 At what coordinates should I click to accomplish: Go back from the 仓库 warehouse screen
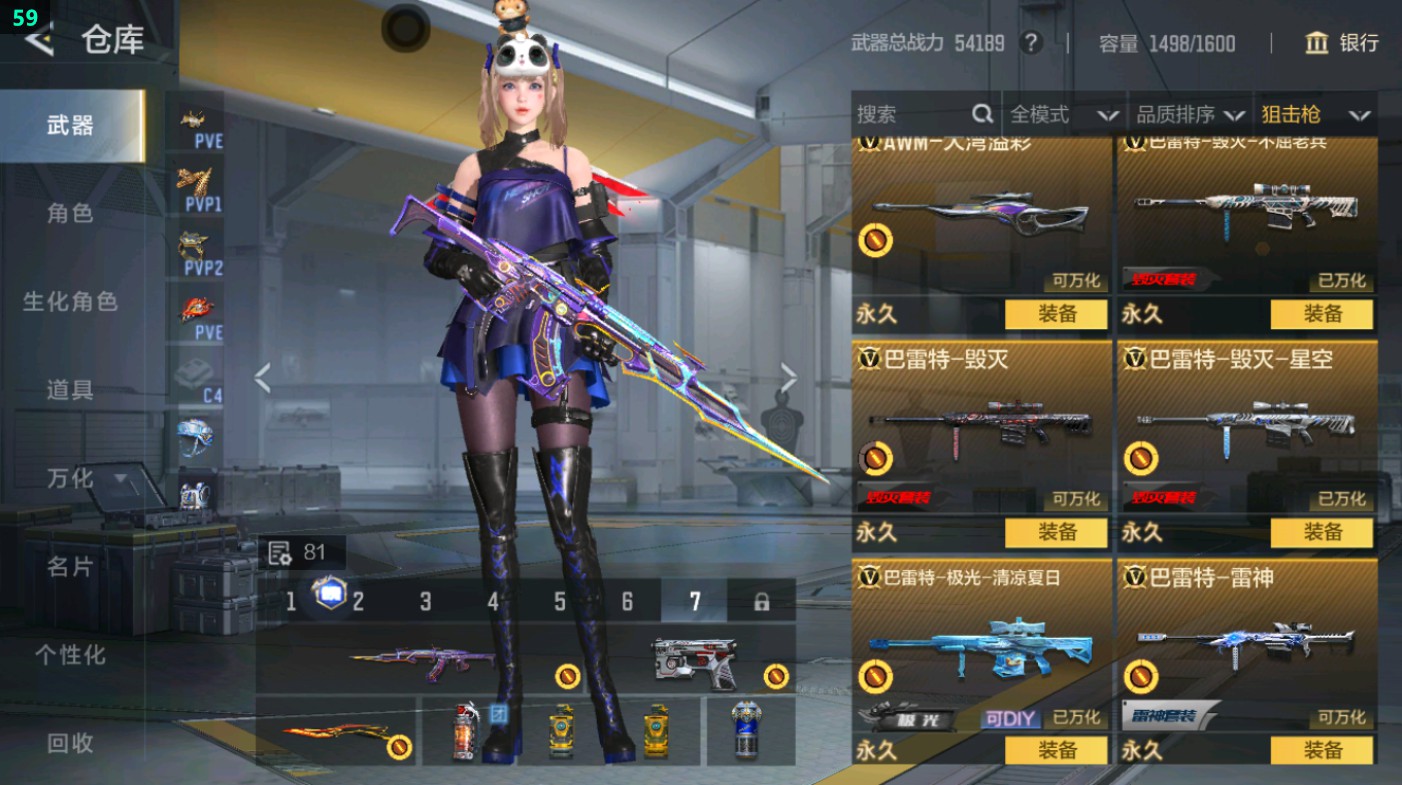point(40,41)
